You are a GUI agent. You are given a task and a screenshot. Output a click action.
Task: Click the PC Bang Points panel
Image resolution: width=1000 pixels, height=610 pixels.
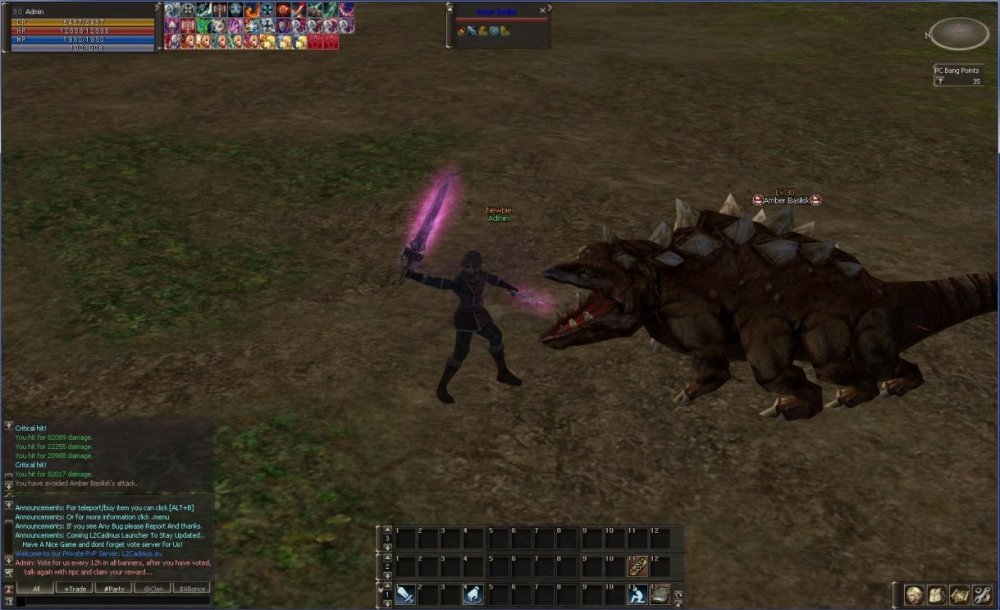[958, 76]
